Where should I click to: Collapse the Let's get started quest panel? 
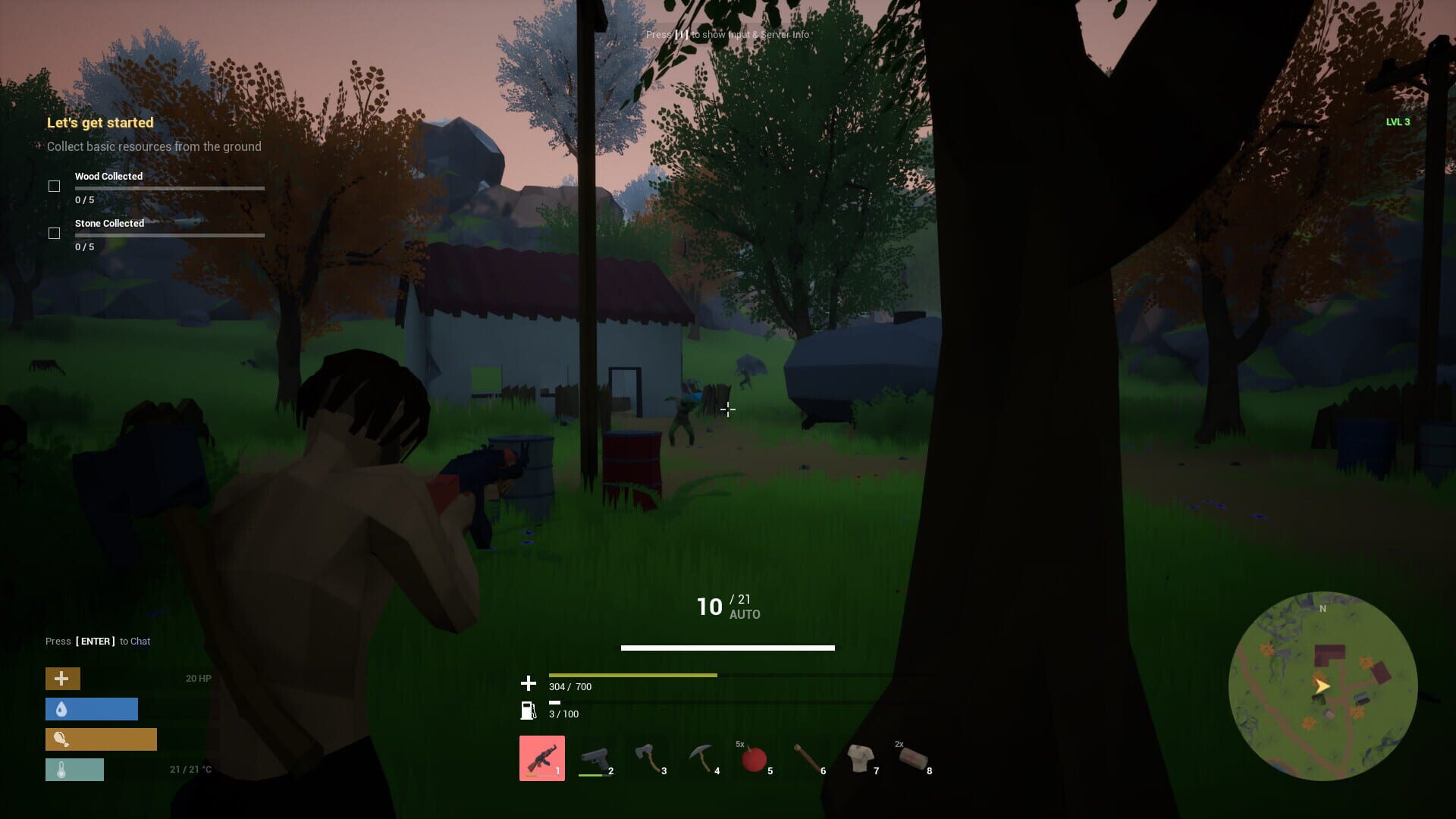(x=100, y=122)
